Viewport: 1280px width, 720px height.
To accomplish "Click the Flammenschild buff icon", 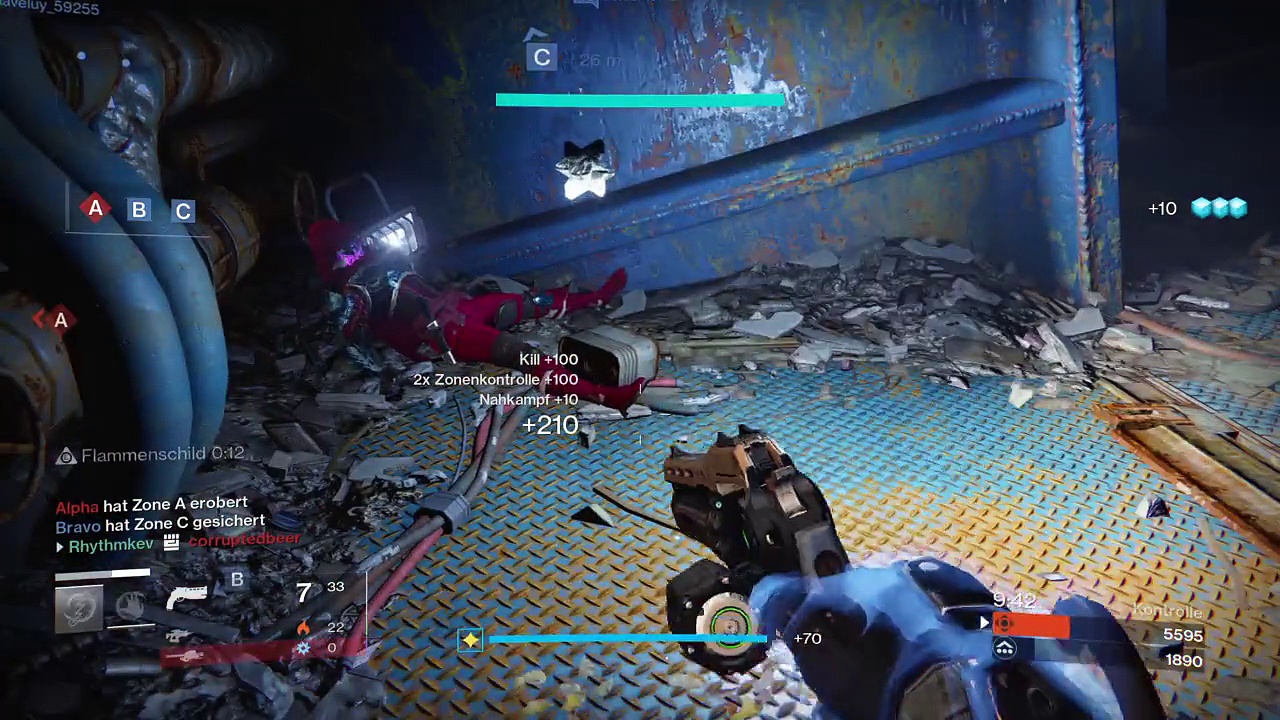I will pyautogui.click(x=66, y=456).
